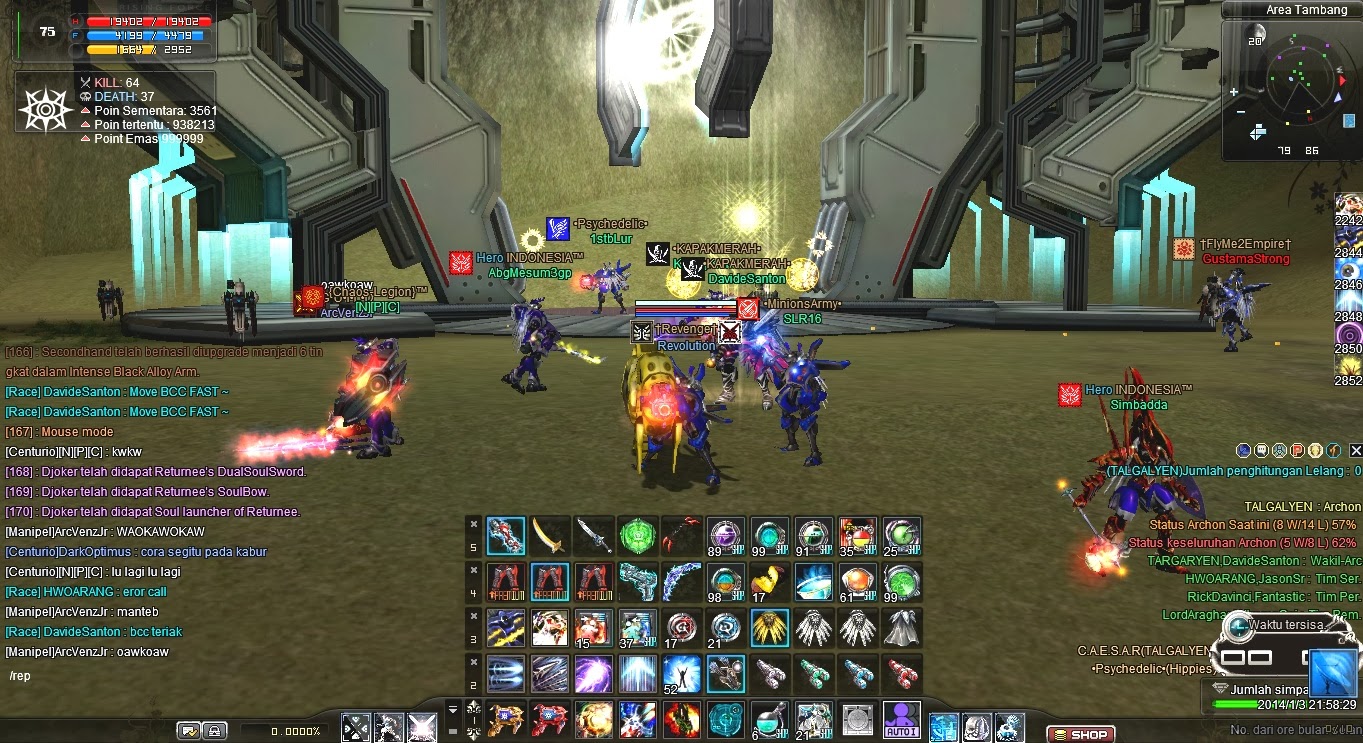Toggle the lock icon beside the chat bar

[x=215, y=730]
